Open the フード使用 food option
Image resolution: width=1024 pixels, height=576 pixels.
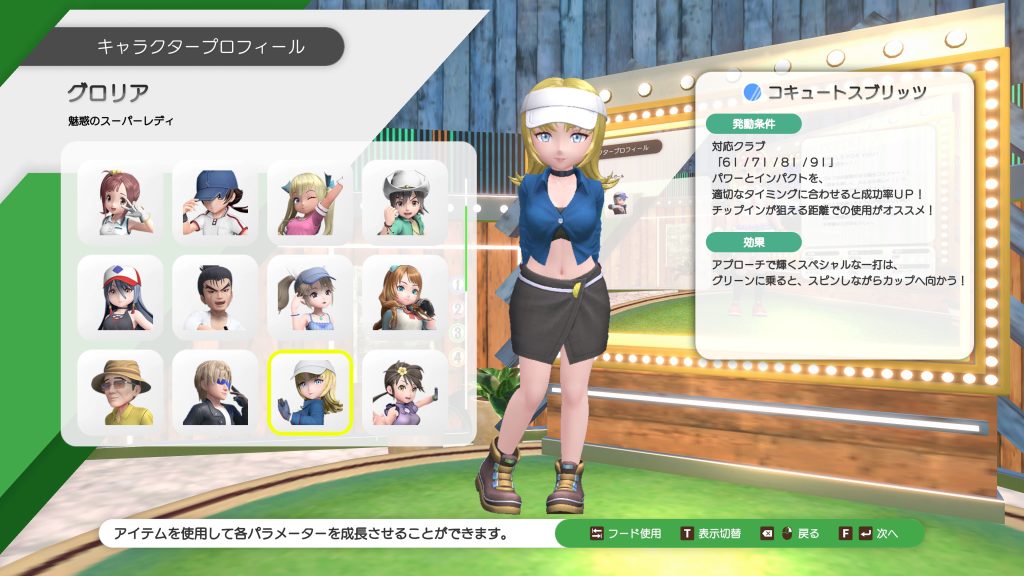[x=626, y=533]
